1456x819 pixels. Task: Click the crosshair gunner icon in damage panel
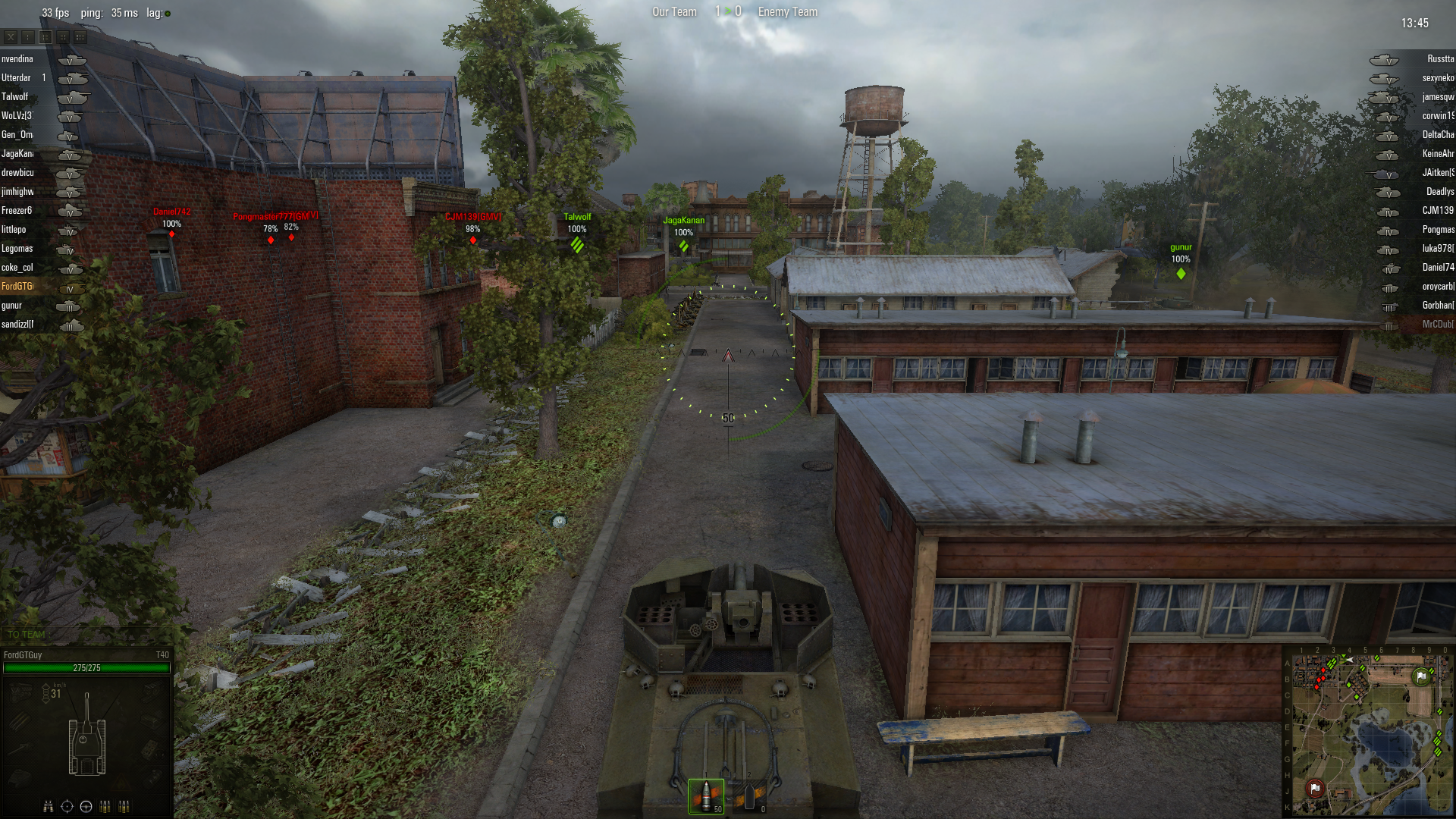tap(67, 806)
